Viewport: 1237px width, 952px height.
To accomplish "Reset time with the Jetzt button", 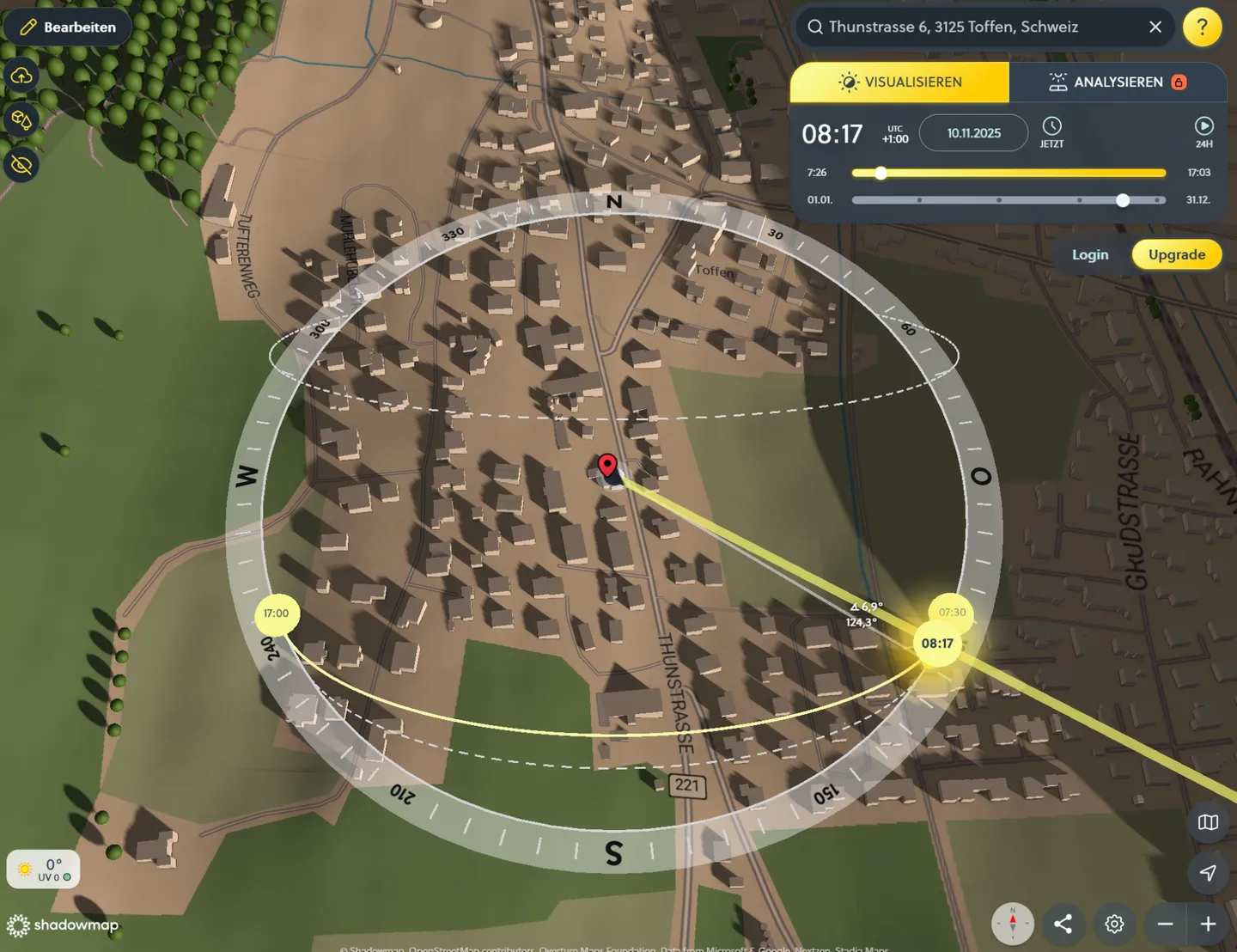I will 1051,131.
